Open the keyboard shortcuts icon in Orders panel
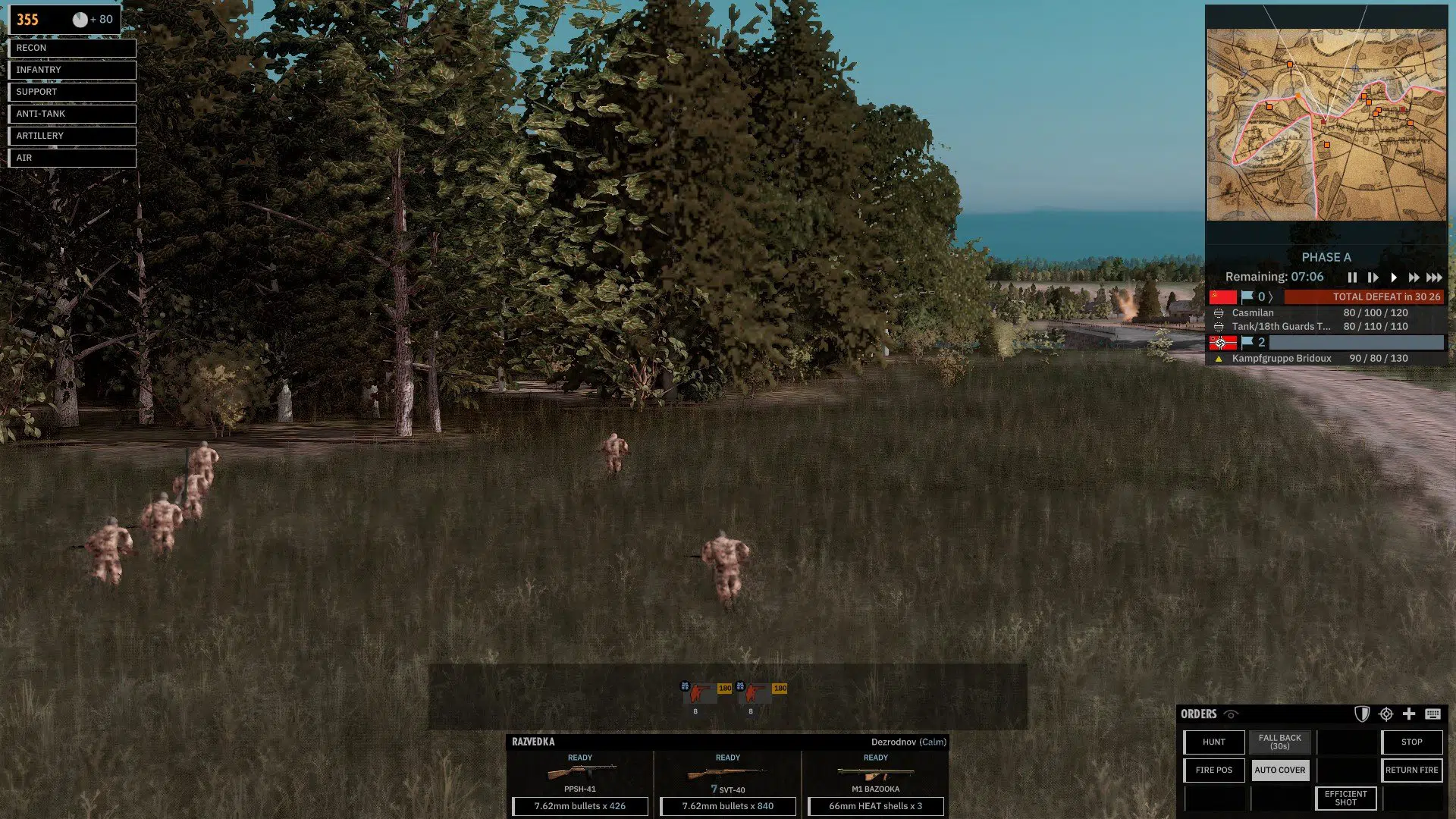The image size is (1456, 819). [1433, 714]
